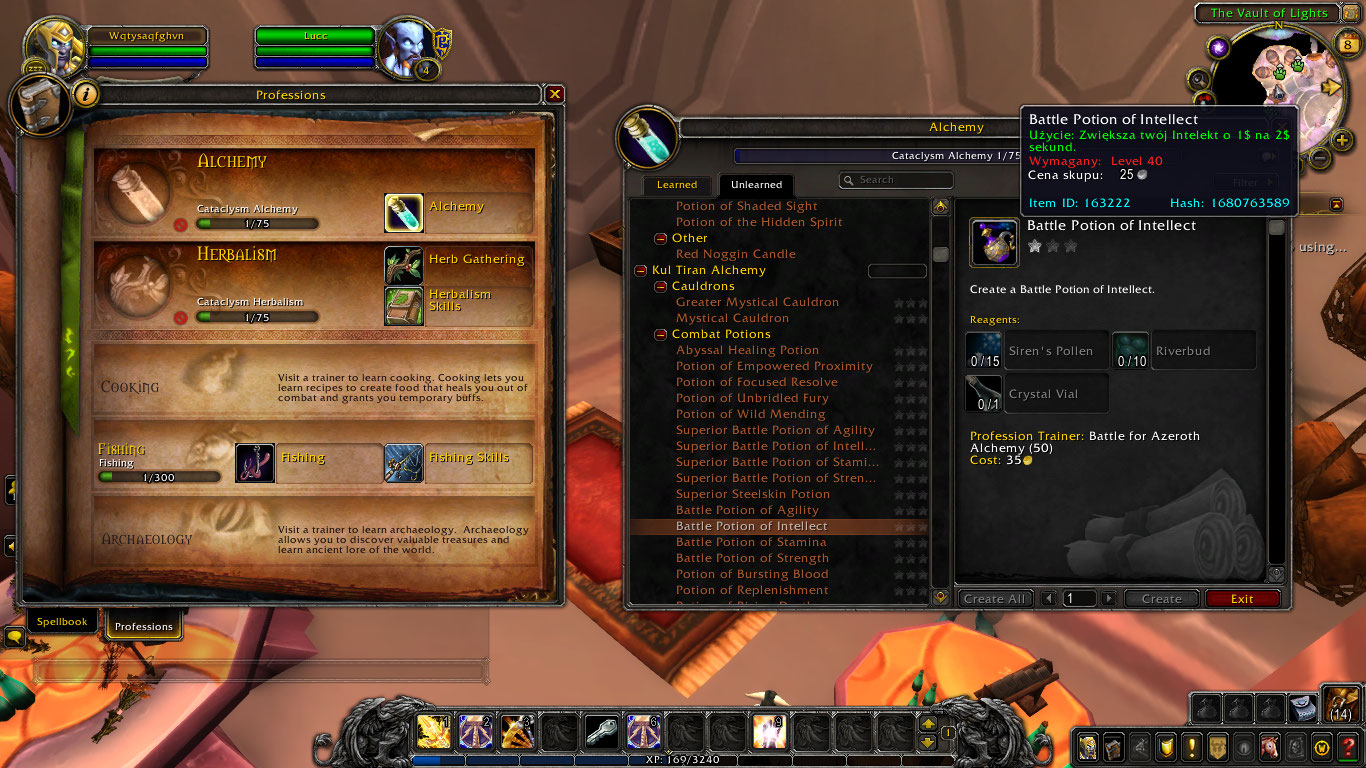1366x768 pixels.
Task: Click the red question mark help micro-menu icon
Action: point(1346,747)
